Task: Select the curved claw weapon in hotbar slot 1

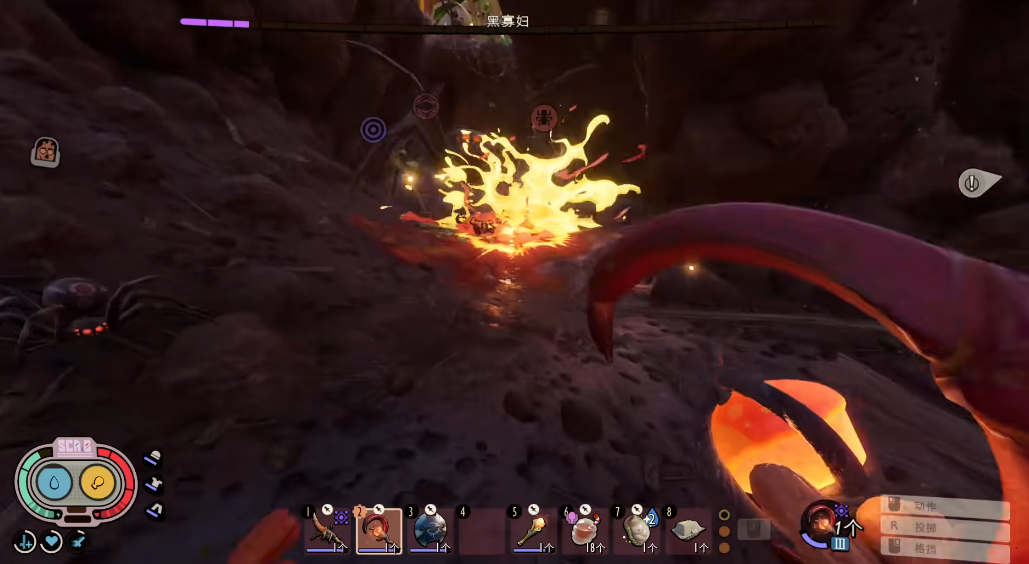Action: tap(327, 530)
